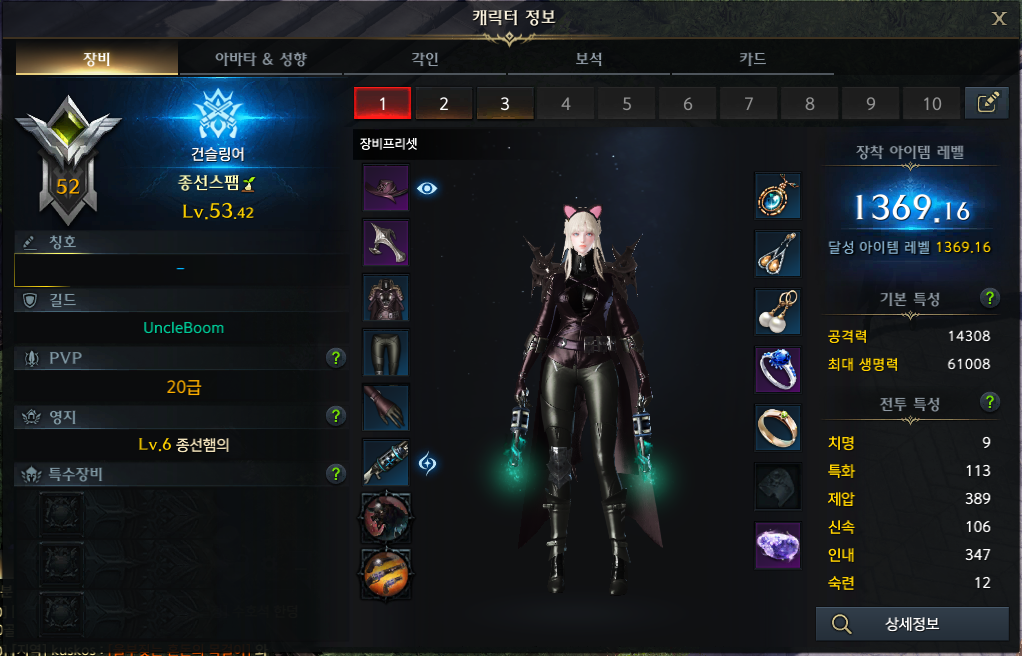Show the 보석 tab
Image resolution: width=1022 pixels, height=656 pixels.
click(589, 59)
